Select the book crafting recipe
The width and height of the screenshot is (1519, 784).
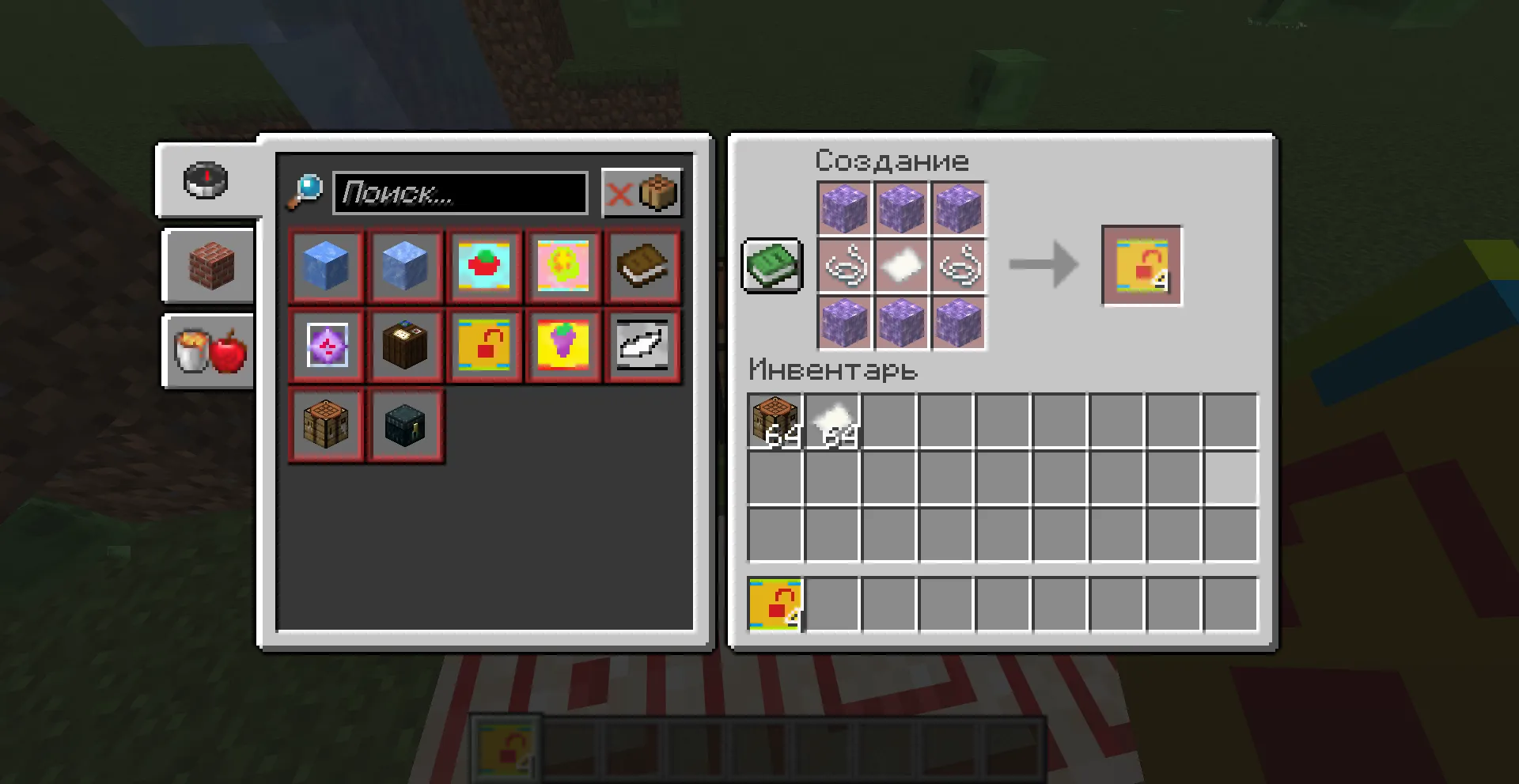(642, 266)
